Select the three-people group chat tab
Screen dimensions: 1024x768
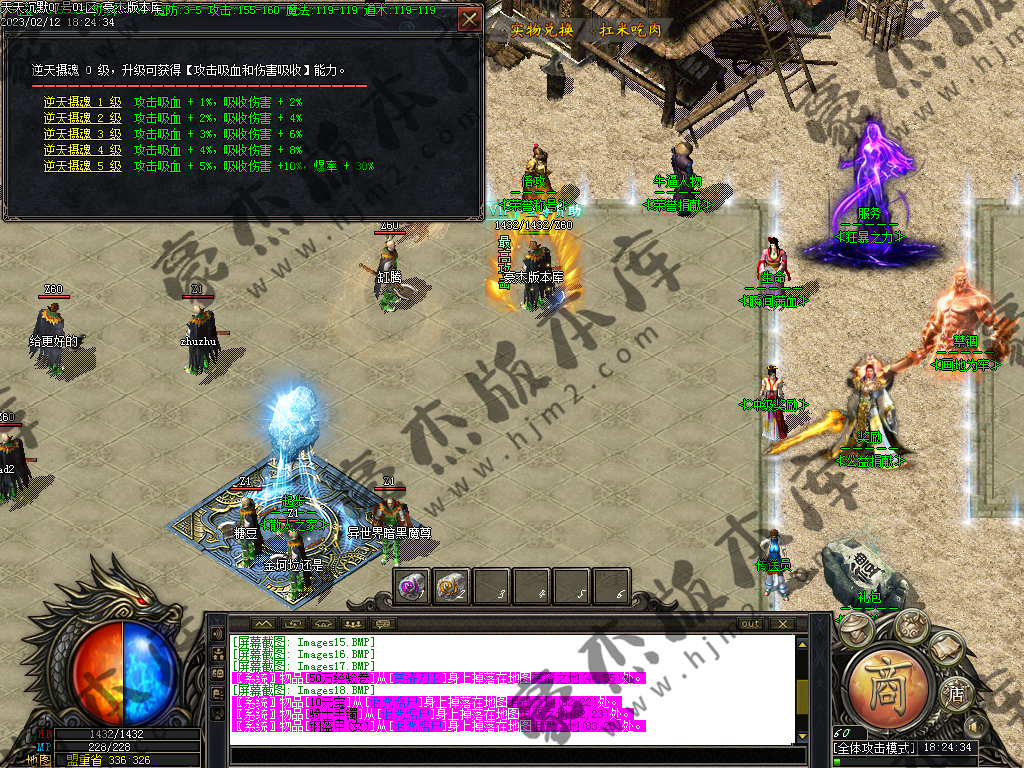[x=352, y=624]
